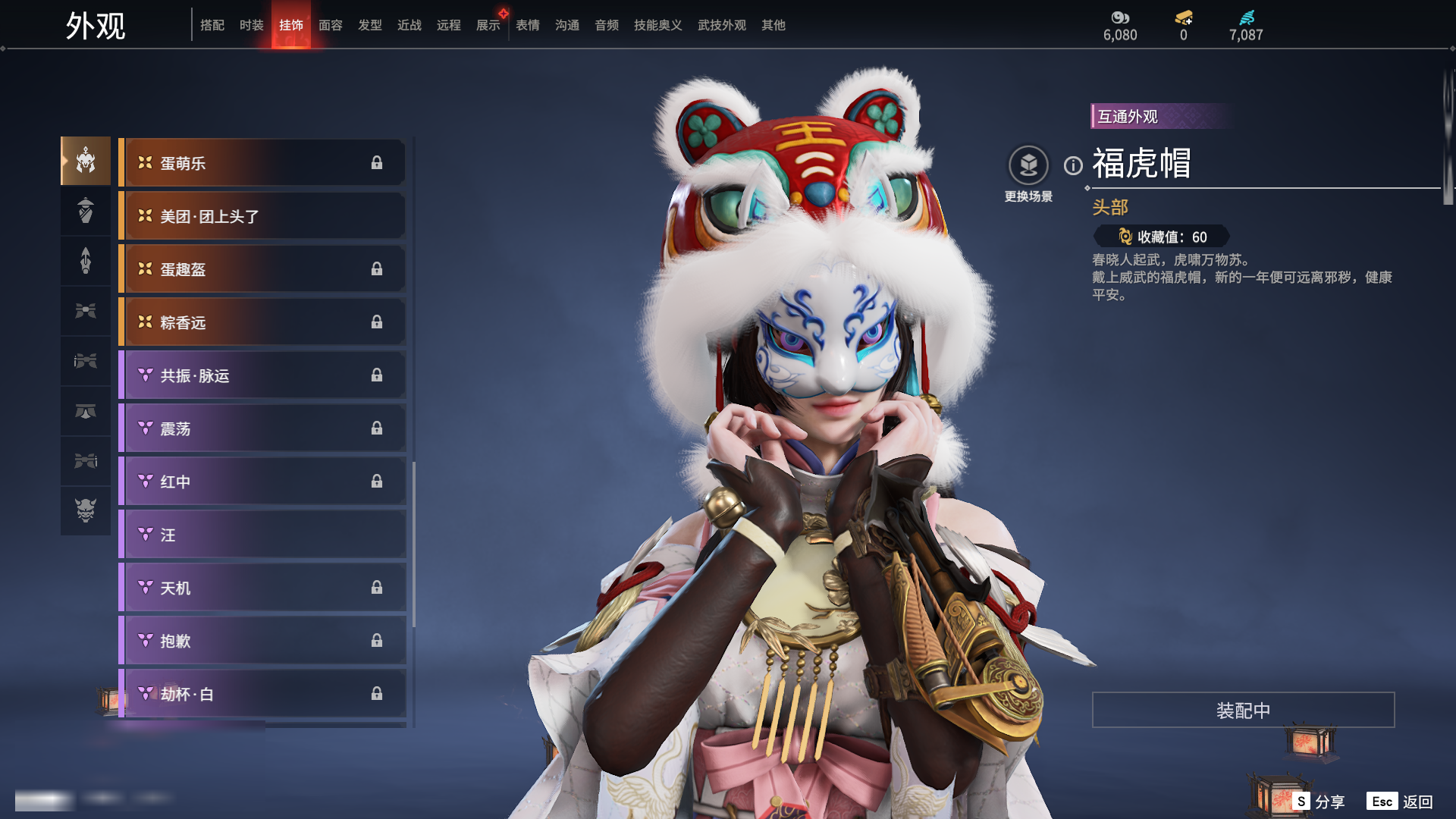Switch to the 时装 tab
The width and height of the screenshot is (1456, 819).
(251, 25)
